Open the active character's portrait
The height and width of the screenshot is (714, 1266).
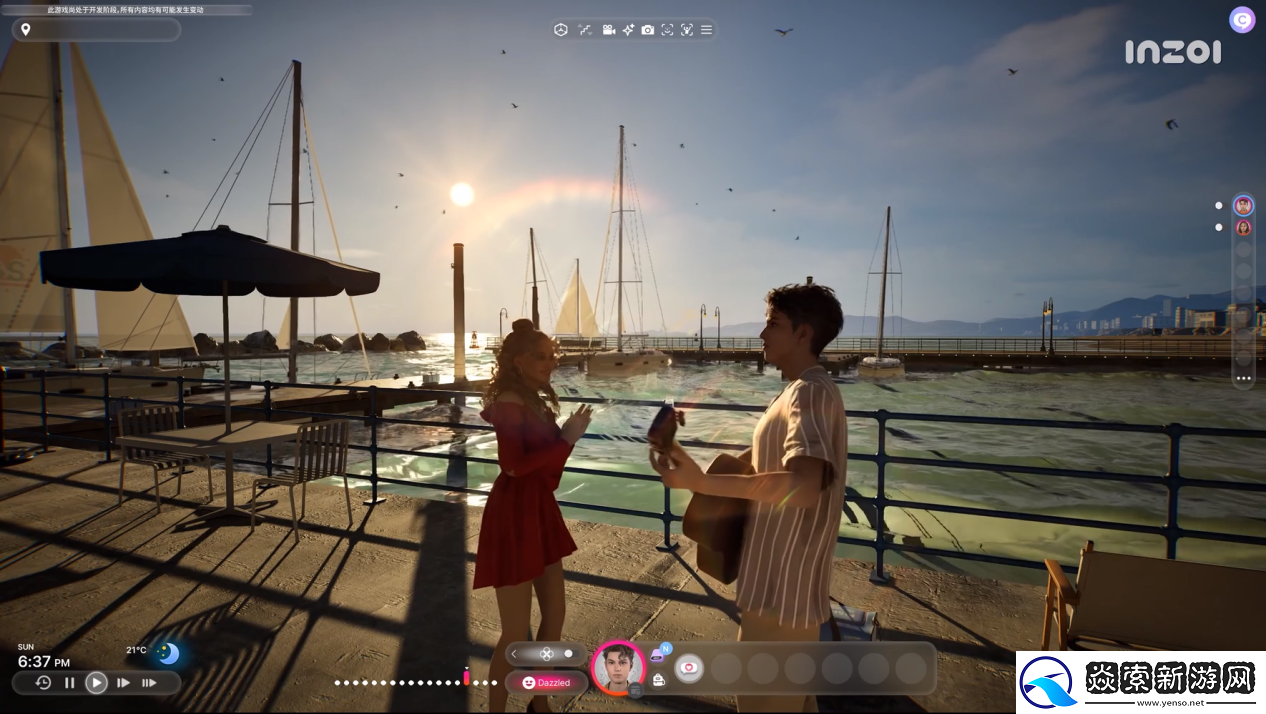(618, 667)
